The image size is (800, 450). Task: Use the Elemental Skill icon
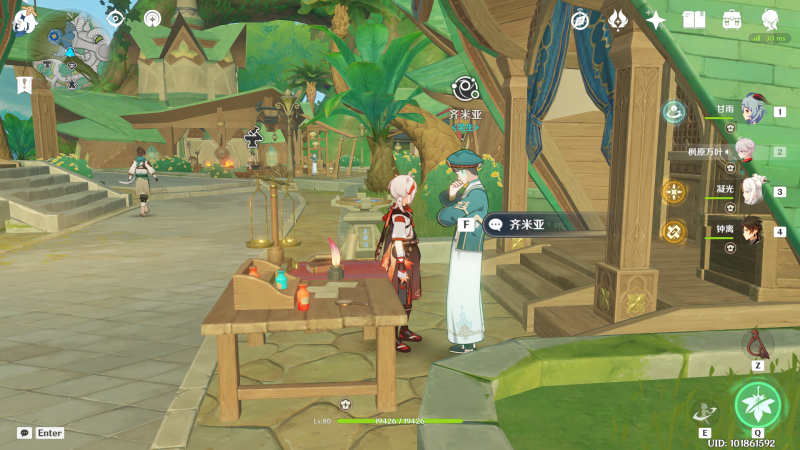pos(704,411)
